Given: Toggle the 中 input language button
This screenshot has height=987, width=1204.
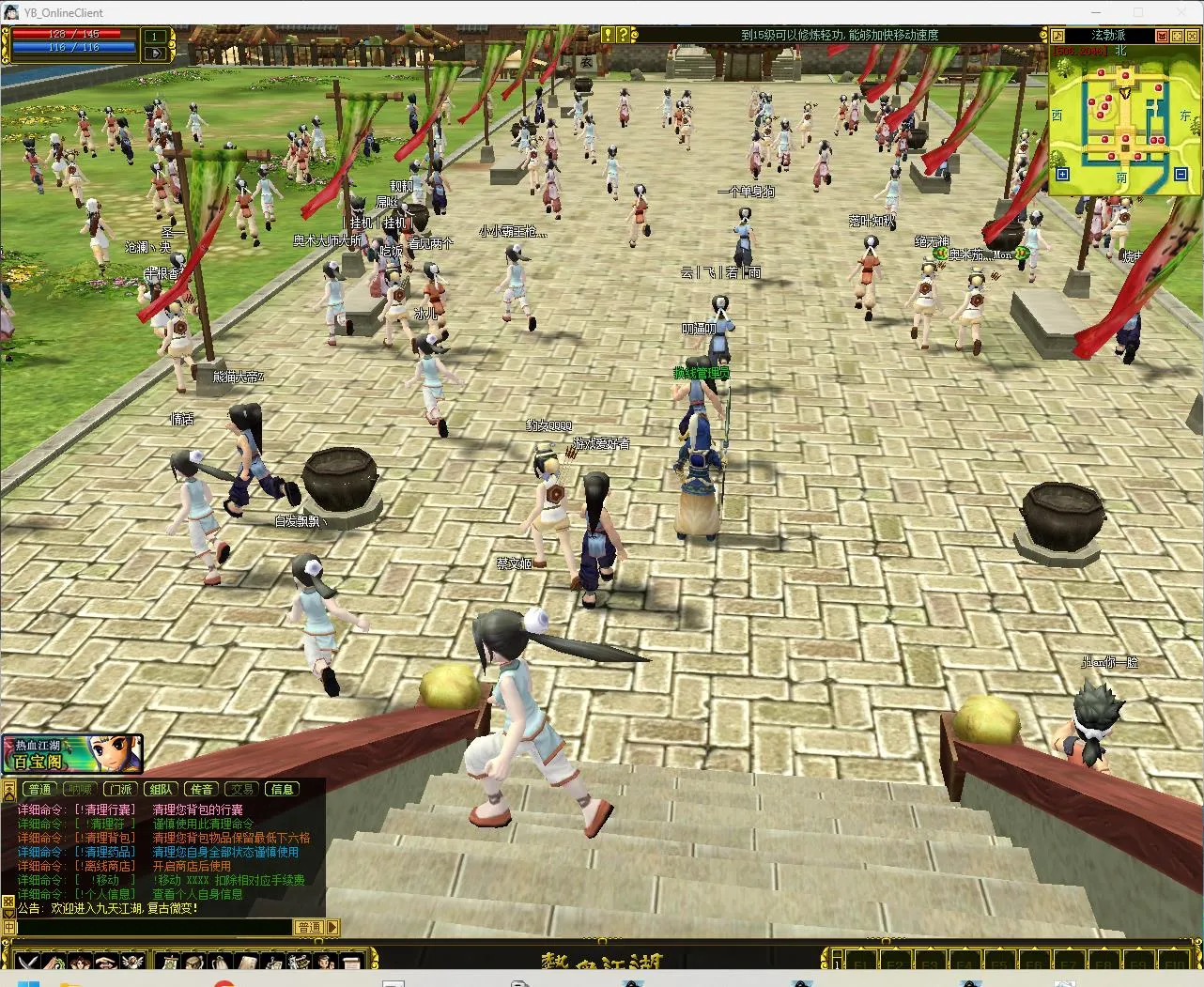Looking at the screenshot, I should click(x=8, y=927).
